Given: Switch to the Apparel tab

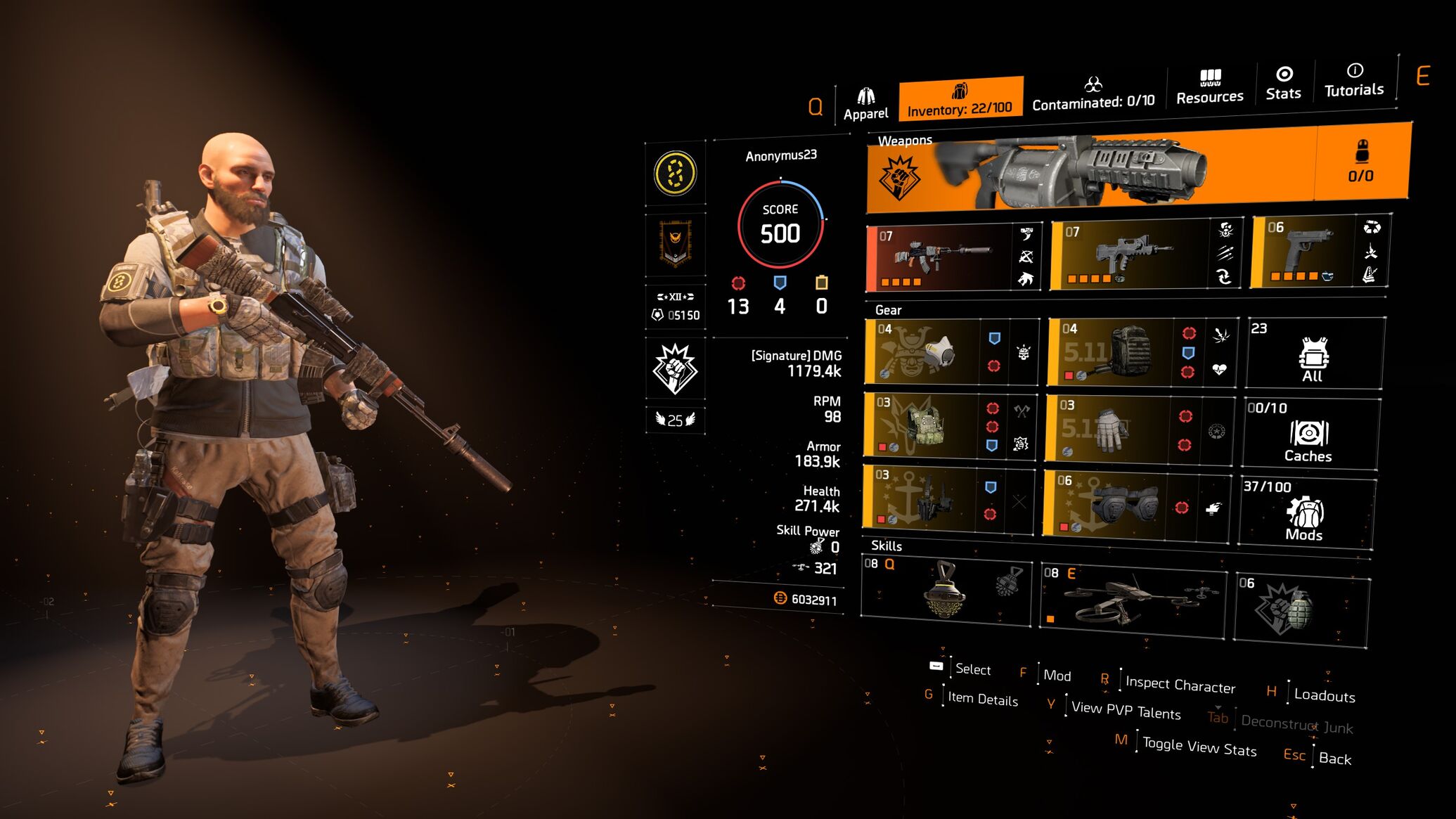Looking at the screenshot, I should (x=865, y=104).
